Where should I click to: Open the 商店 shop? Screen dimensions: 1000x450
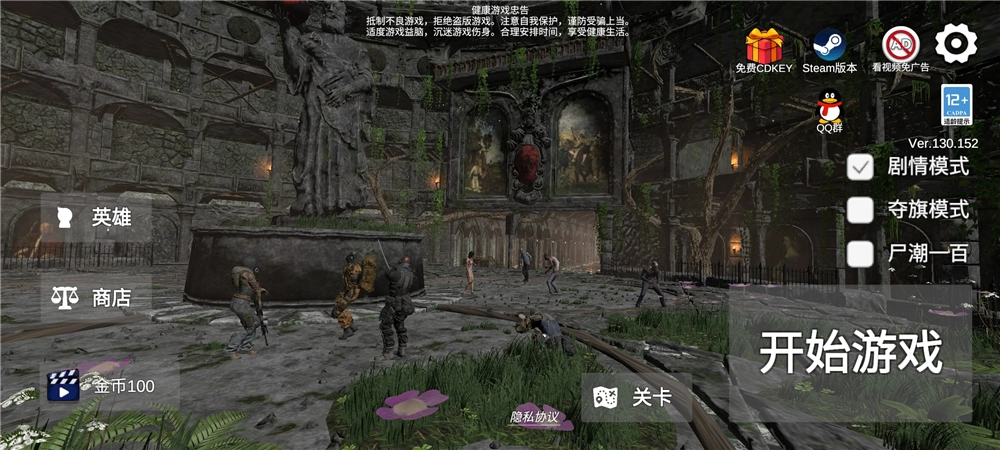[x=96, y=298]
